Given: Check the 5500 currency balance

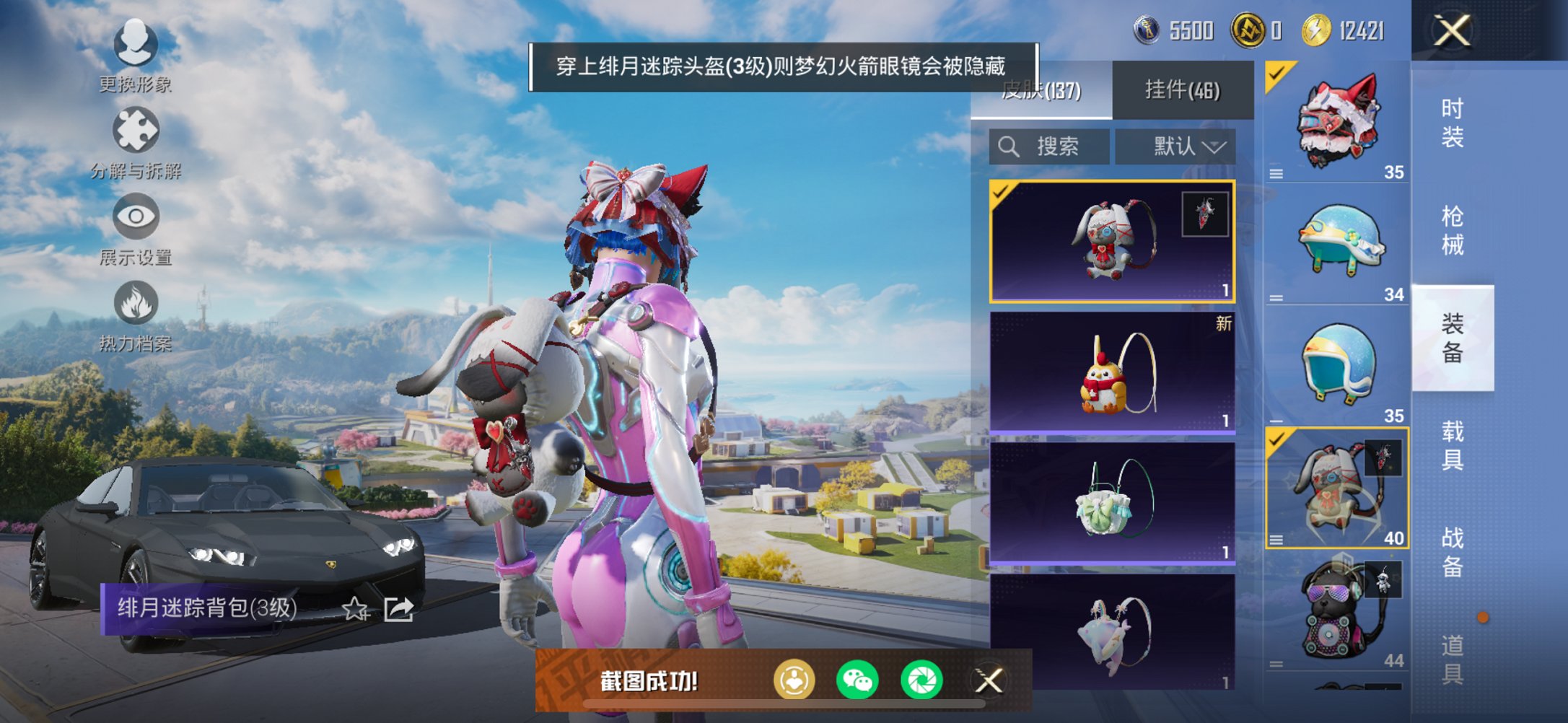Looking at the screenshot, I should [x=1170, y=29].
